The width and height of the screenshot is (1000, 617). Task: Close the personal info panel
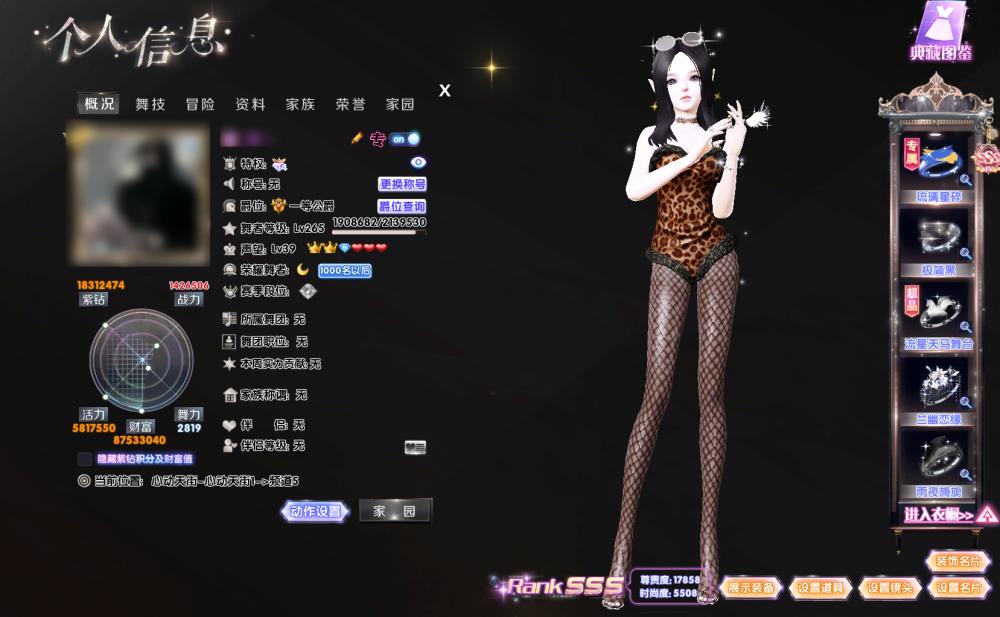pyautogui.click(x=445, y=91)
